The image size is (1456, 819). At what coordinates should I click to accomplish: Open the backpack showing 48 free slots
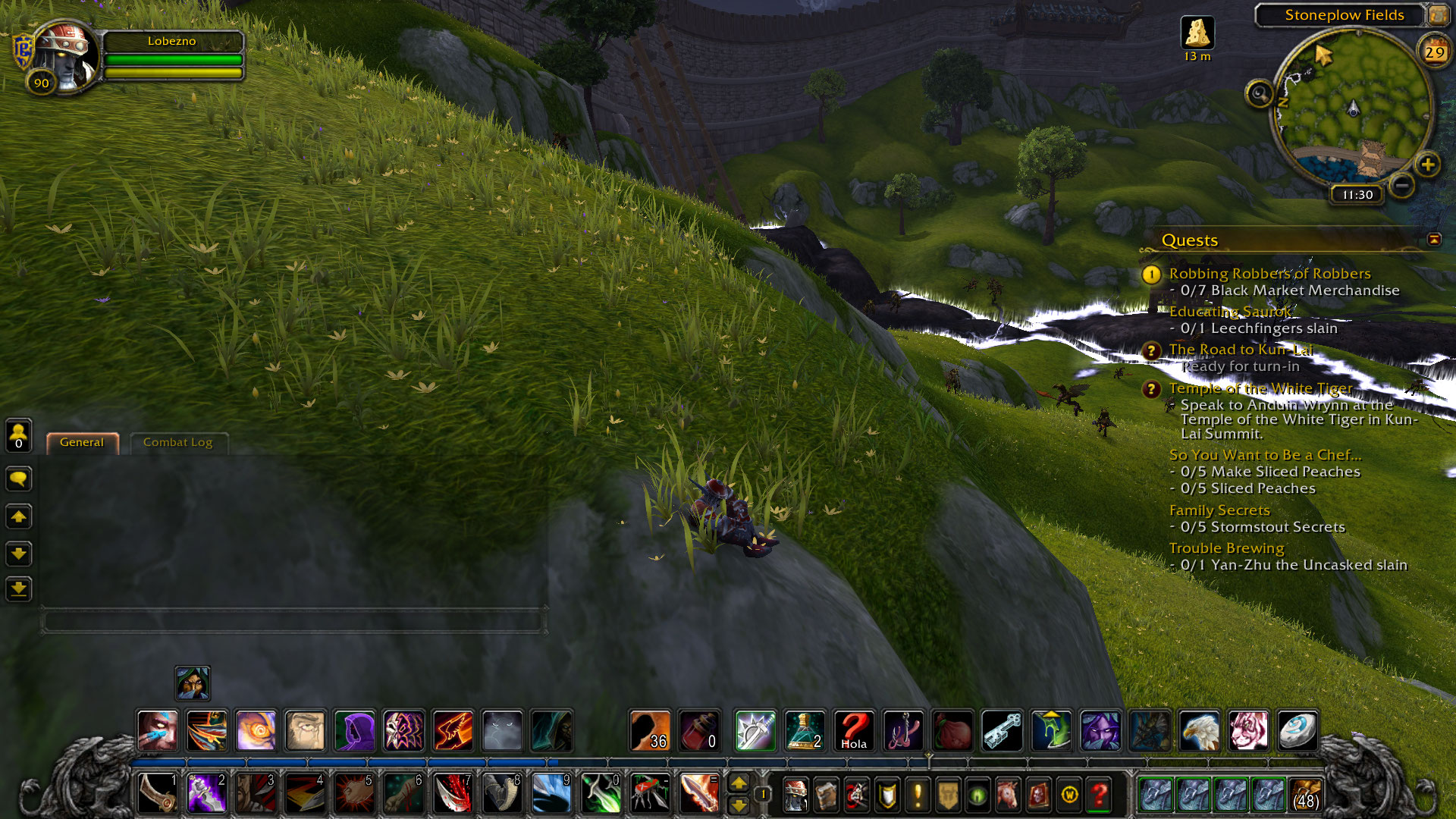[1305, 795]
